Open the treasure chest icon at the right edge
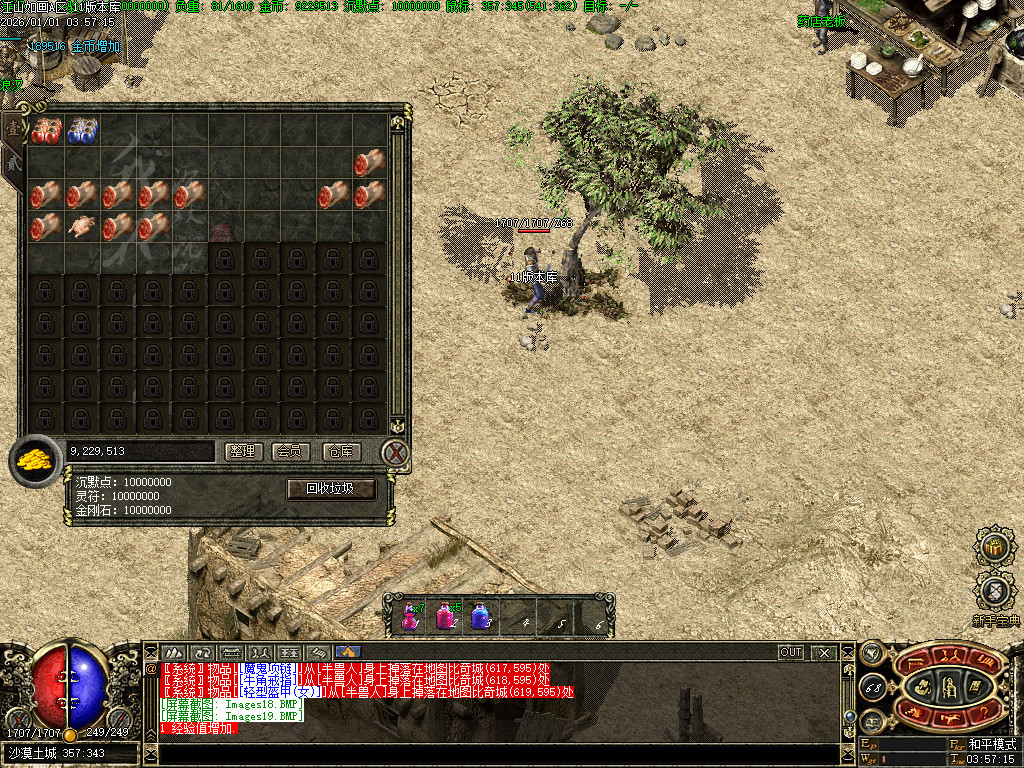The height and width of the screenshot is (768, 1024). coord(995,546)
